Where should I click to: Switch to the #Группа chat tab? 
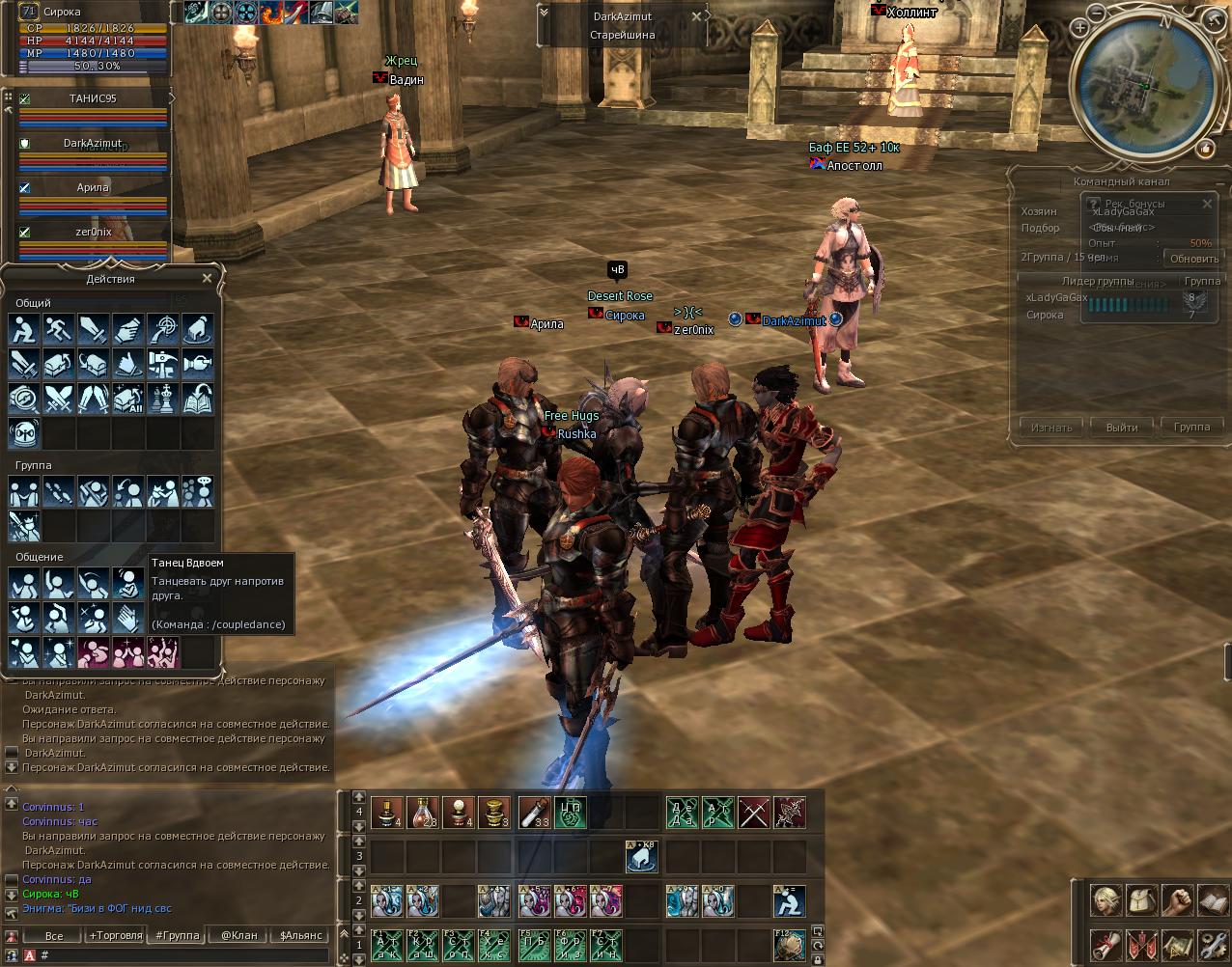coord(178,935)
